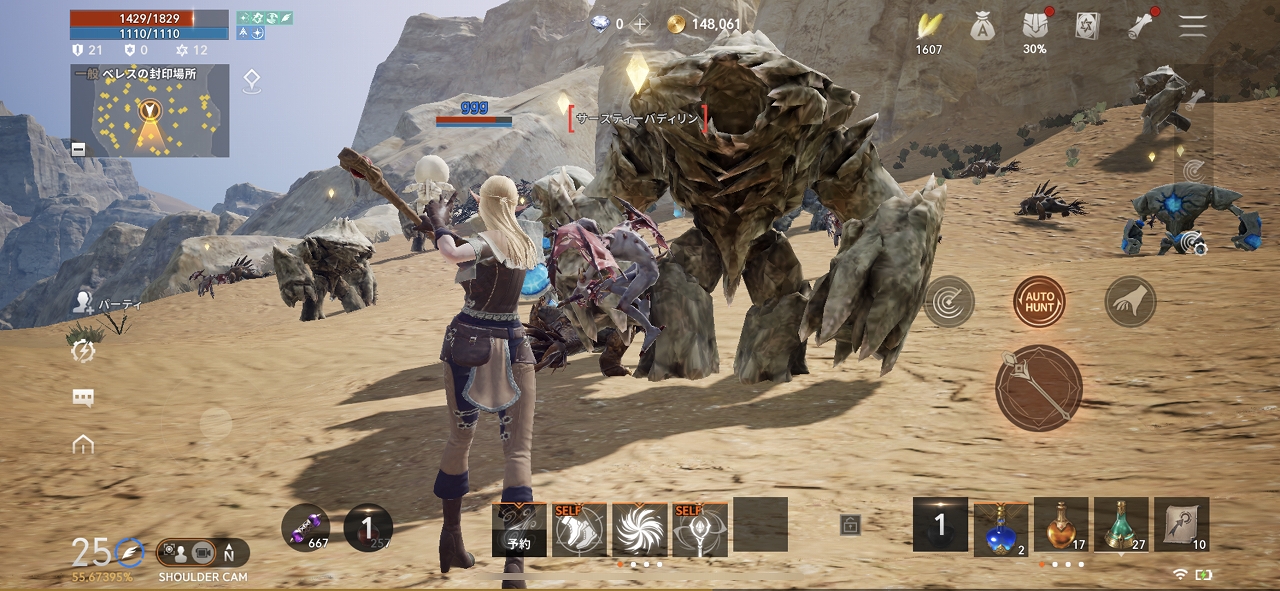Open the bag inventory icon

coord(982,27)
